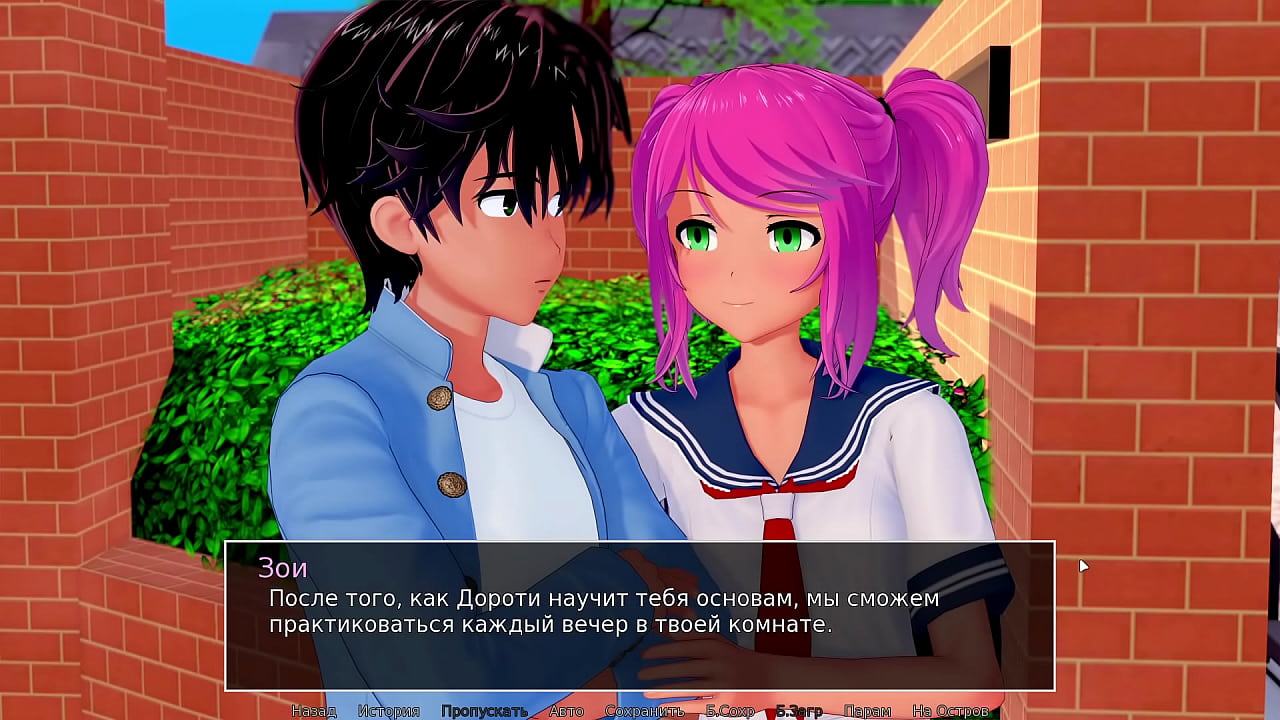Enable Авто (Auto) advance
The height and width of the screenshot is (720, 1280).
566,711
